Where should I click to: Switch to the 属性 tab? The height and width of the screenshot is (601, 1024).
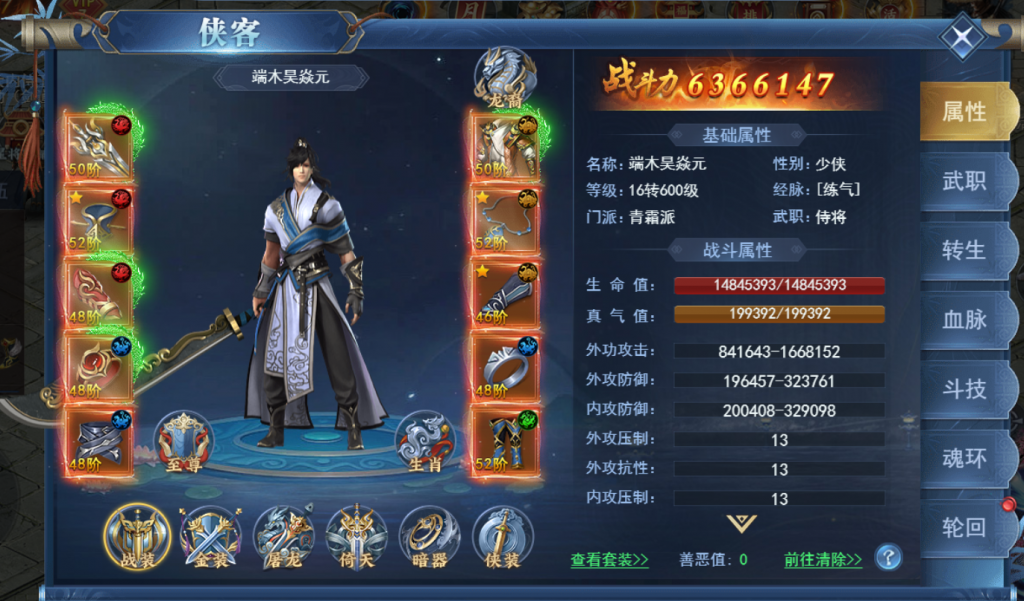click(x=964, y=112)
